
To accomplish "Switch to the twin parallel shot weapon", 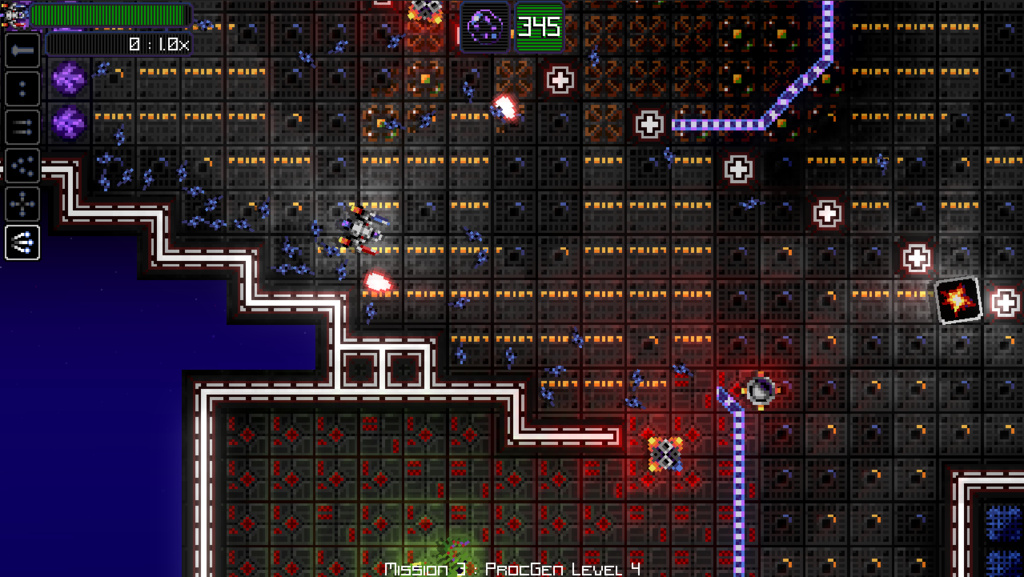I will (x=22, y=126).
